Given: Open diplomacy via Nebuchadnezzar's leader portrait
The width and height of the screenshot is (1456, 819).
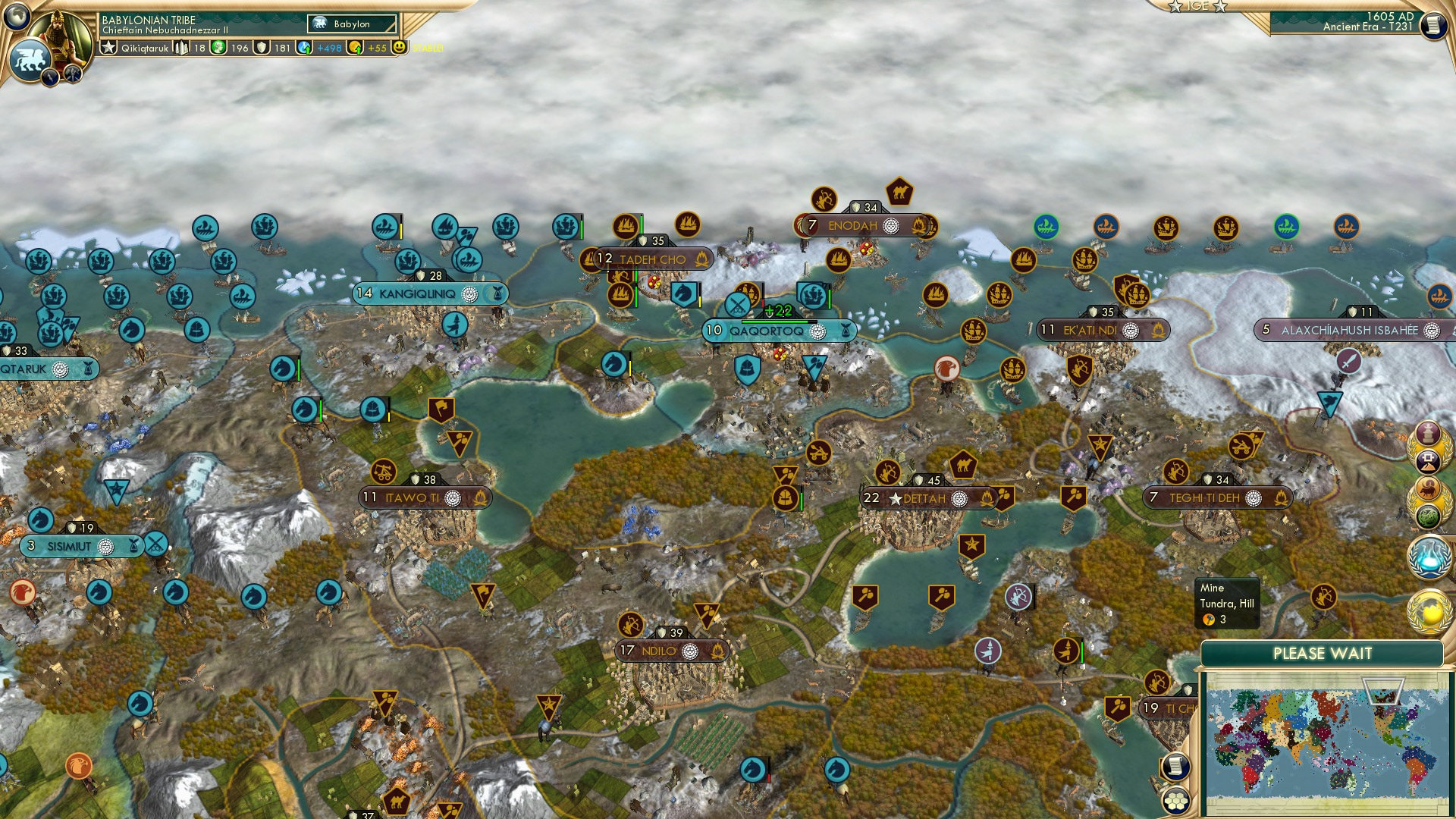Looking at the screenshot, I should point(59,36).
